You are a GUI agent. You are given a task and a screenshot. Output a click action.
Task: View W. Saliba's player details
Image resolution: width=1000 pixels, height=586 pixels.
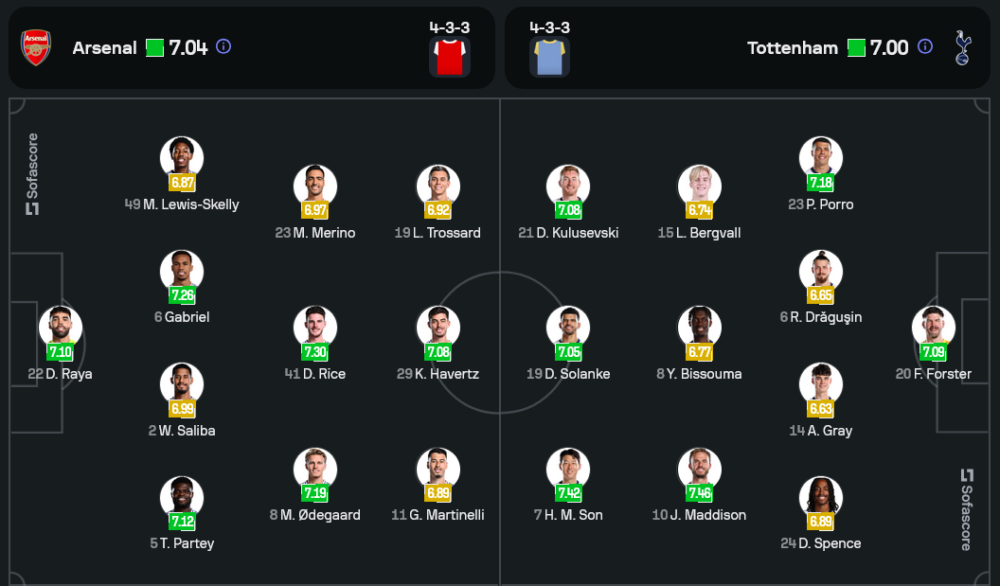pyautogui.click(x=182, y=385)
